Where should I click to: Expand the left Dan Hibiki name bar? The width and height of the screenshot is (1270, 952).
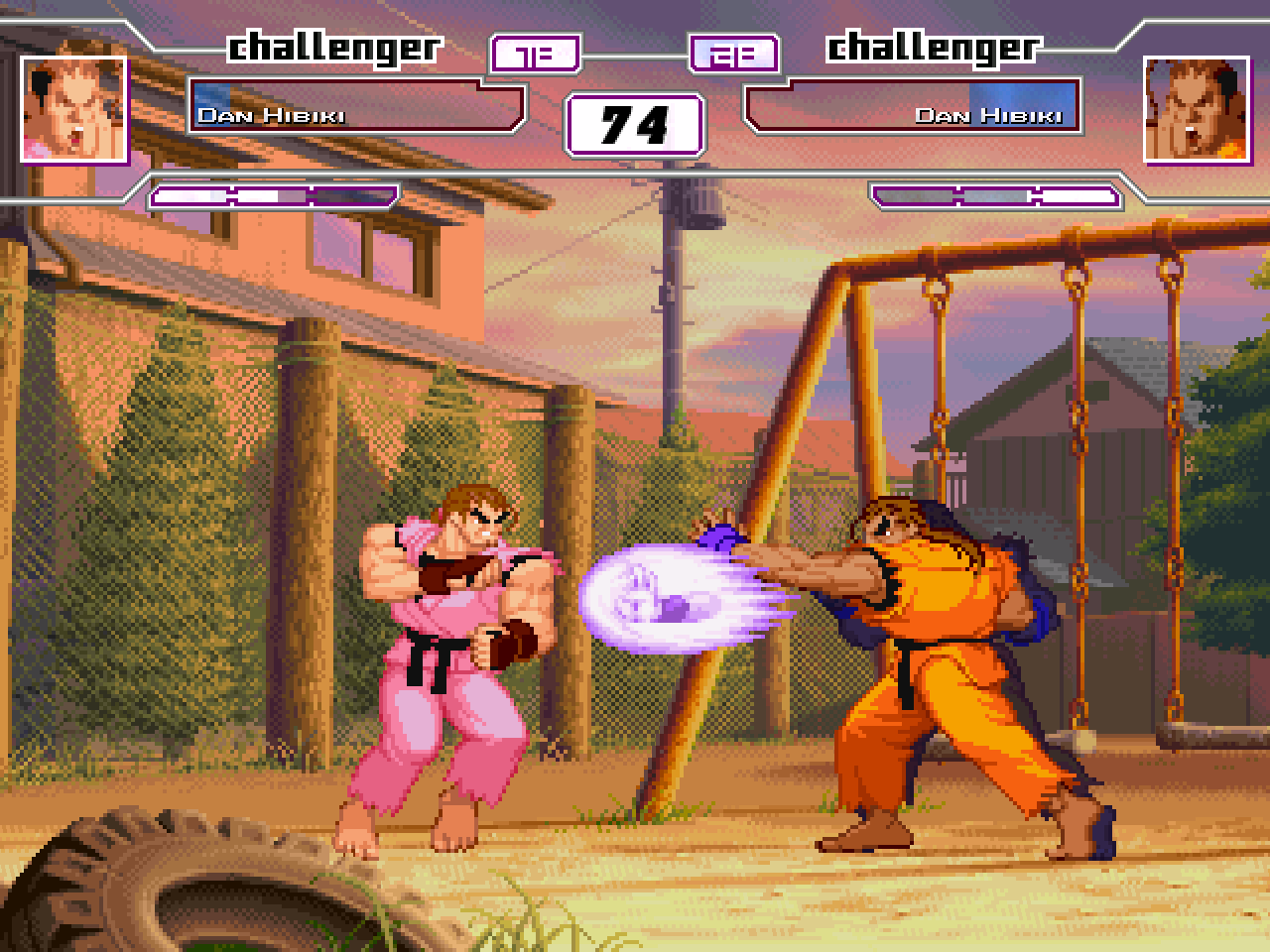357,103
